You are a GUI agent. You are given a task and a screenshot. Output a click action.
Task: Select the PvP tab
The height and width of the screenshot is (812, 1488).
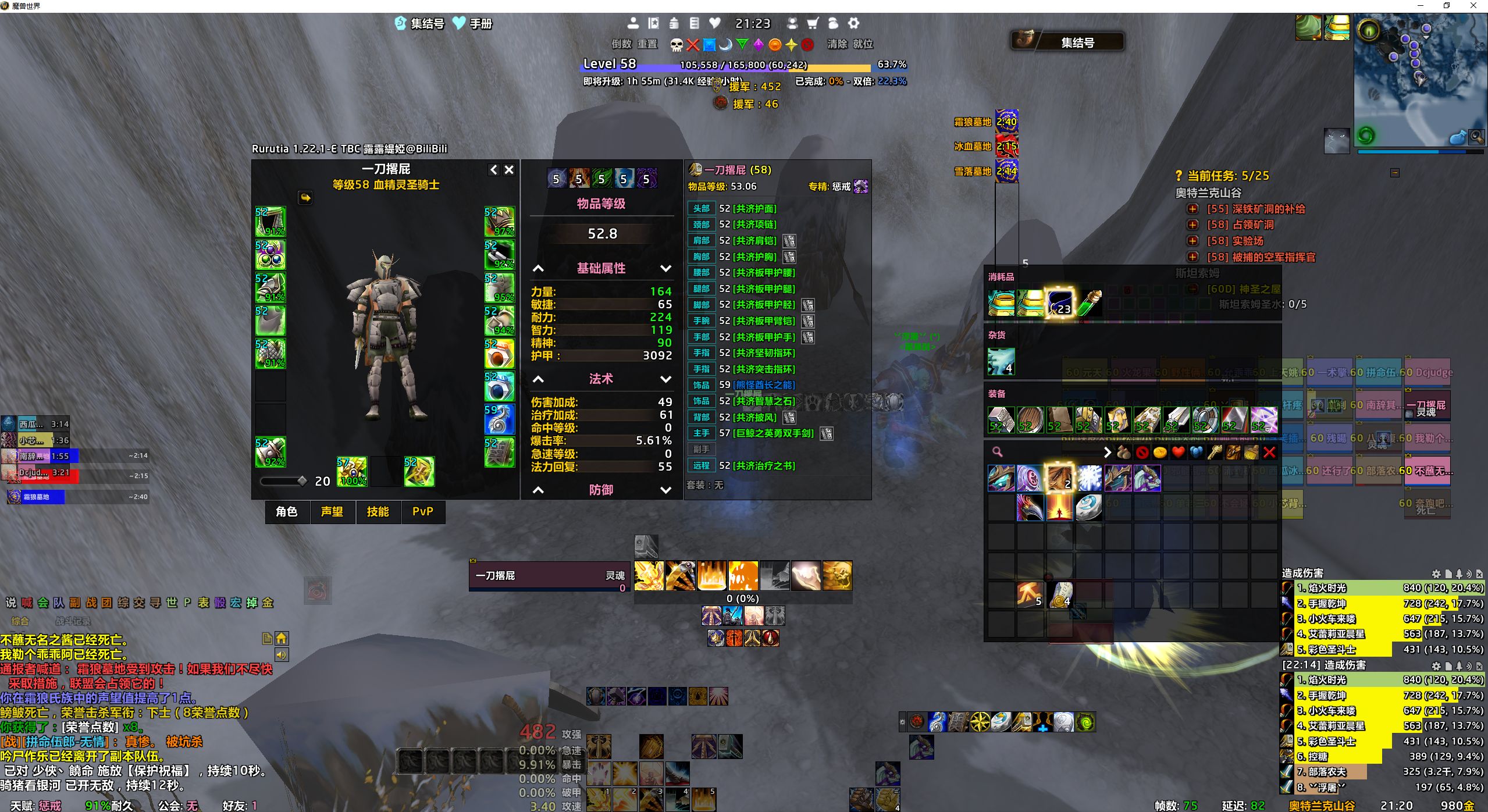pyautogui.click(x=423, y=512)
